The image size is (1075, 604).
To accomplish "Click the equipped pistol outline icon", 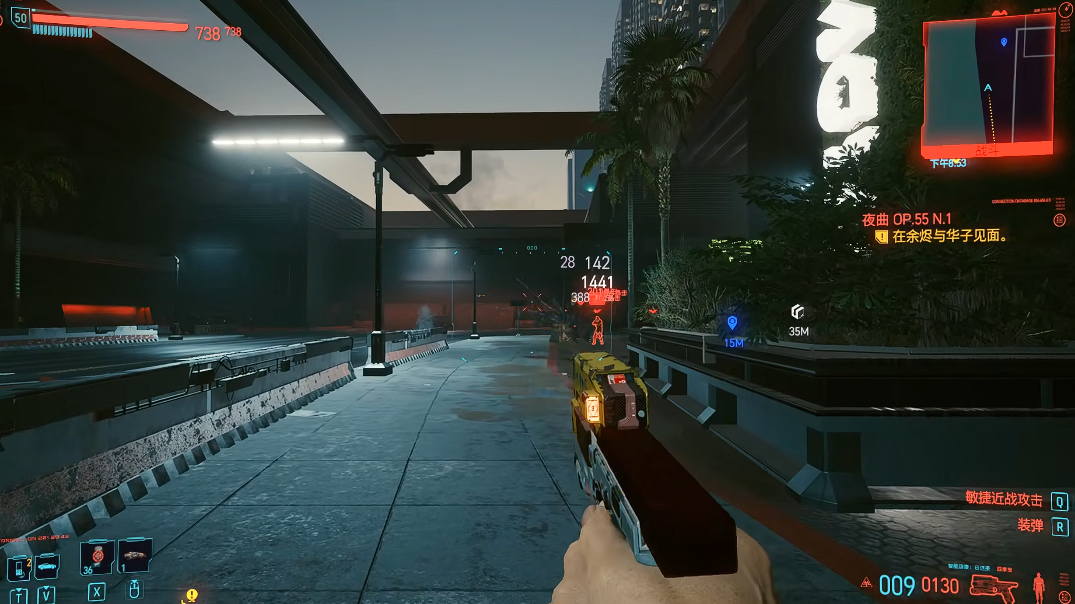I will 992,585.
